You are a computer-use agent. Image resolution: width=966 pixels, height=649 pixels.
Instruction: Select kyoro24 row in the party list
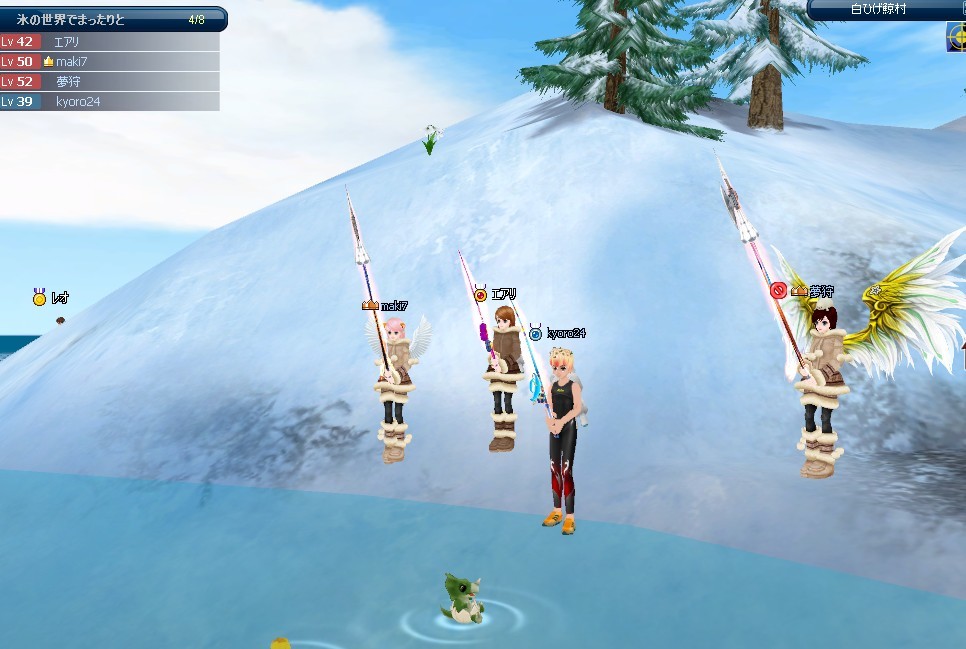tap(110, 102)
